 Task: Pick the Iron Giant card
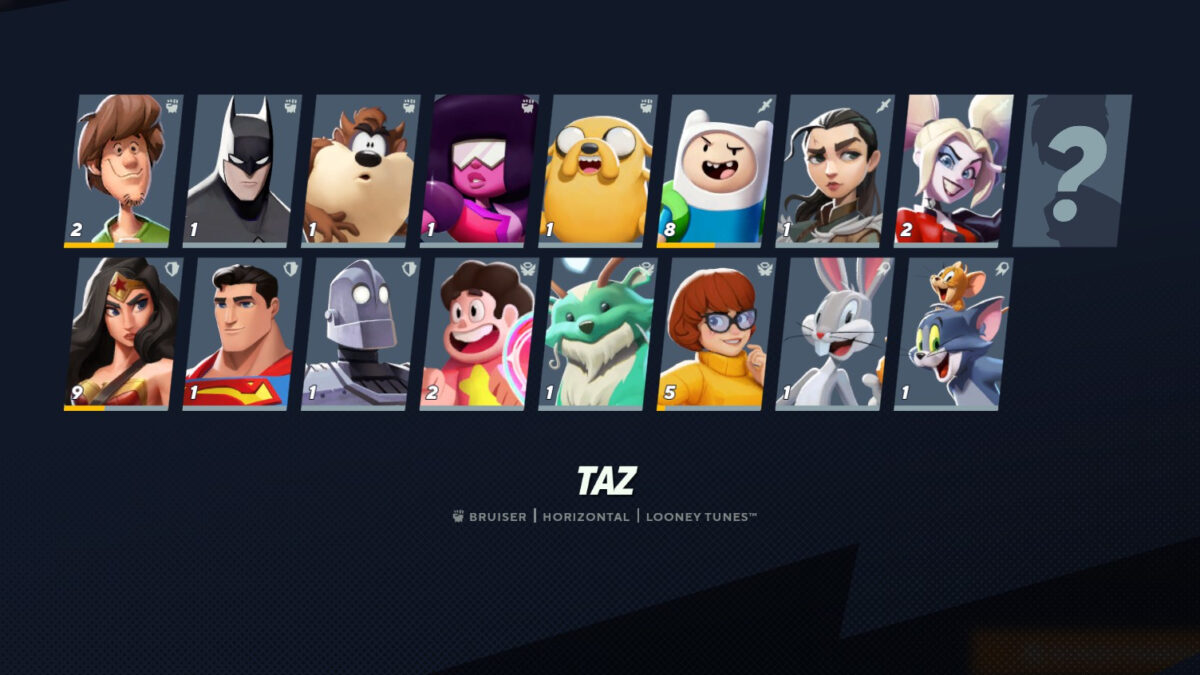(360, 333)
